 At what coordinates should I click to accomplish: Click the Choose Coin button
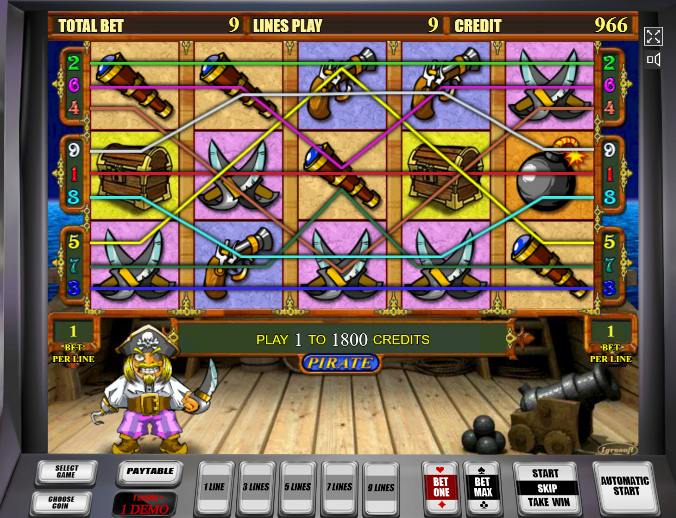click(x=65, y=501)
